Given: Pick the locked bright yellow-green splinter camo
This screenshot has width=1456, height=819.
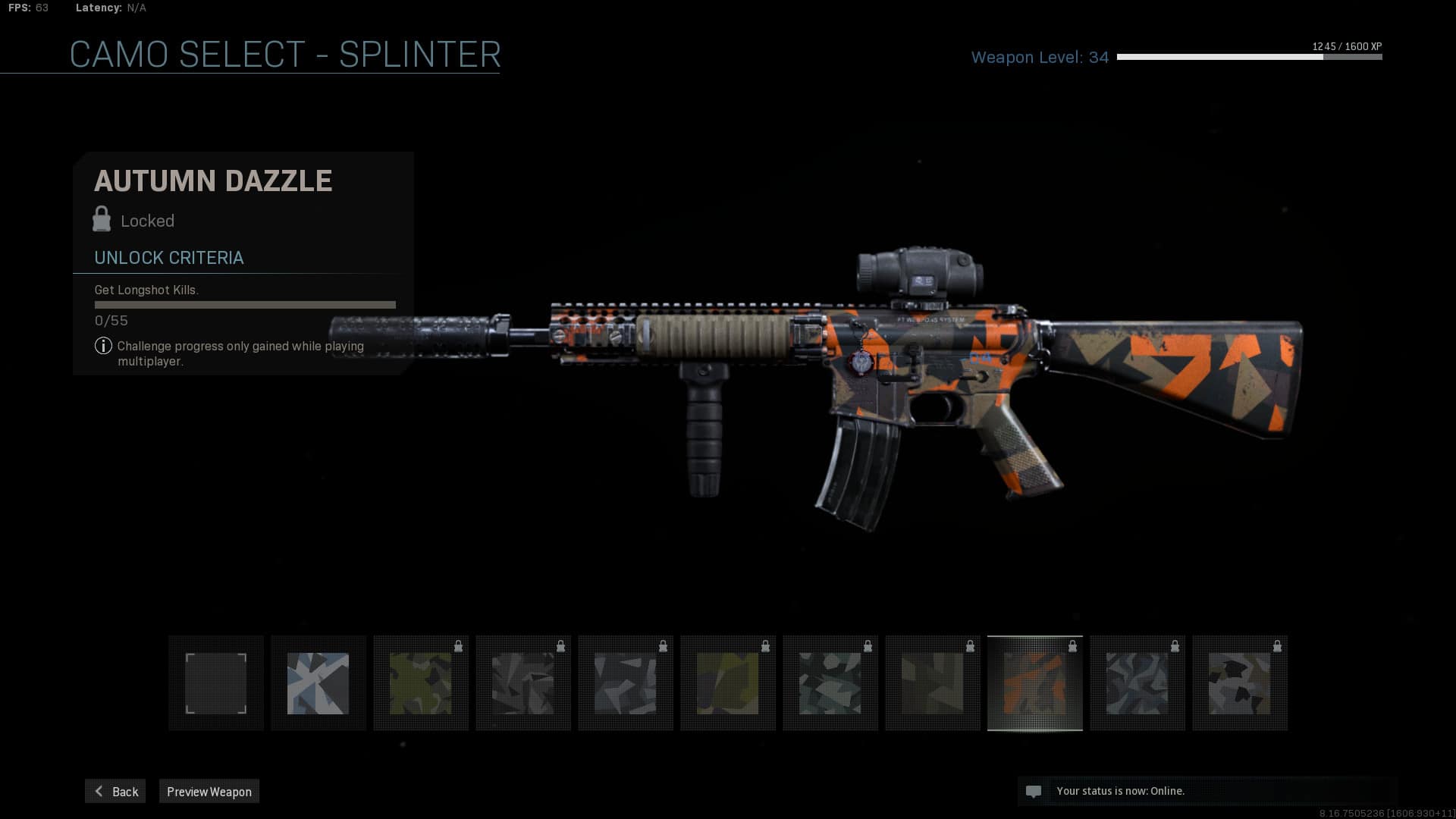Looking at the screenshot, I should 728,683.
